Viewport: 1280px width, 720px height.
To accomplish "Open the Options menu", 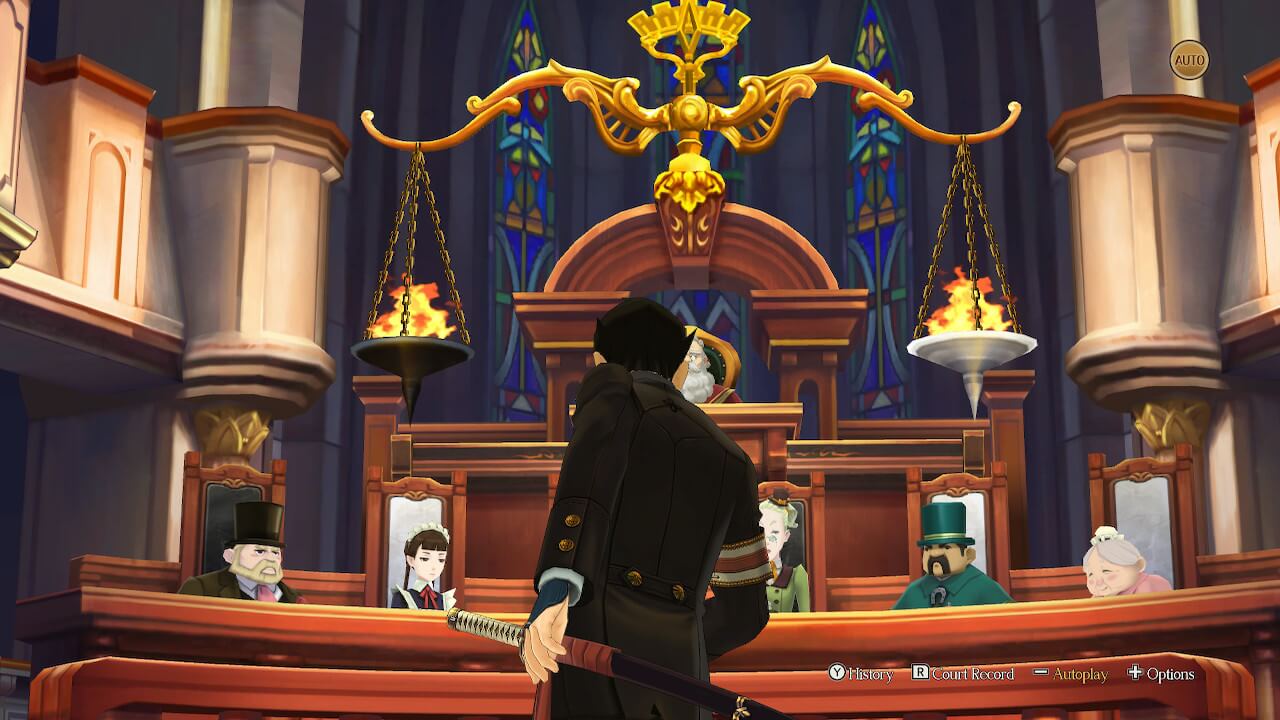I will (x=1161, y=674).
